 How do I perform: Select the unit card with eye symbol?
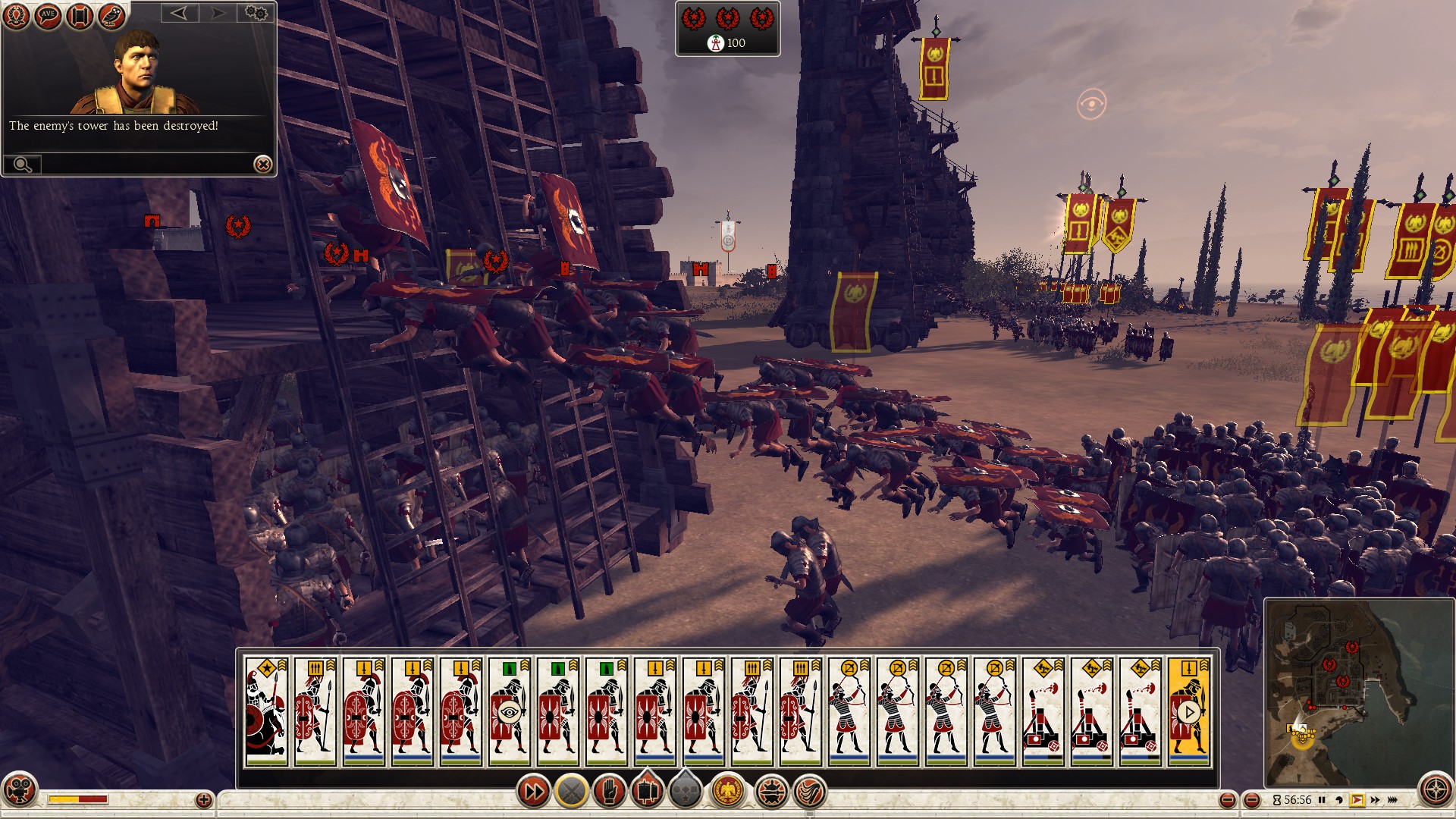tap(509, 711)
